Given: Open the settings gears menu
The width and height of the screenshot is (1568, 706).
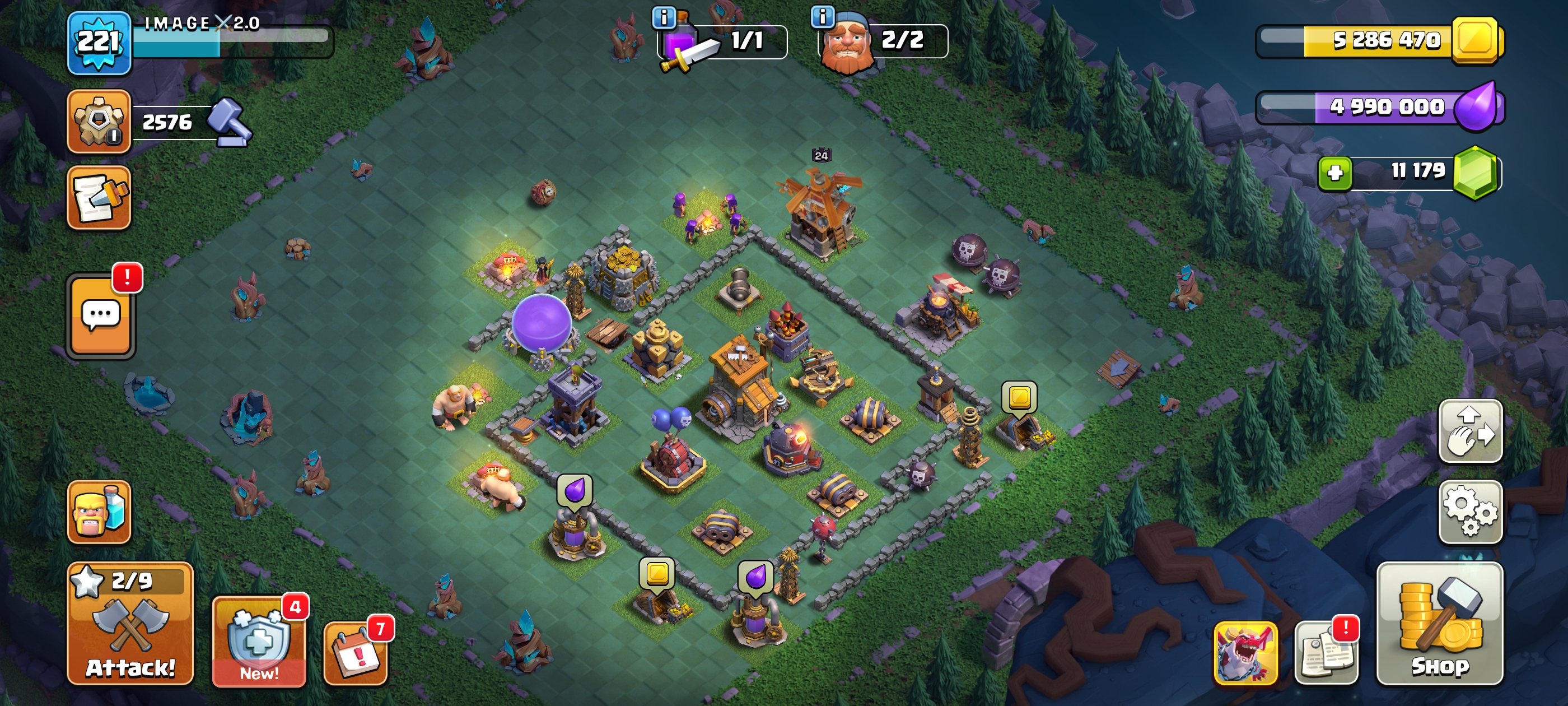Looking at the screenshot, I should coord(1470,512).
